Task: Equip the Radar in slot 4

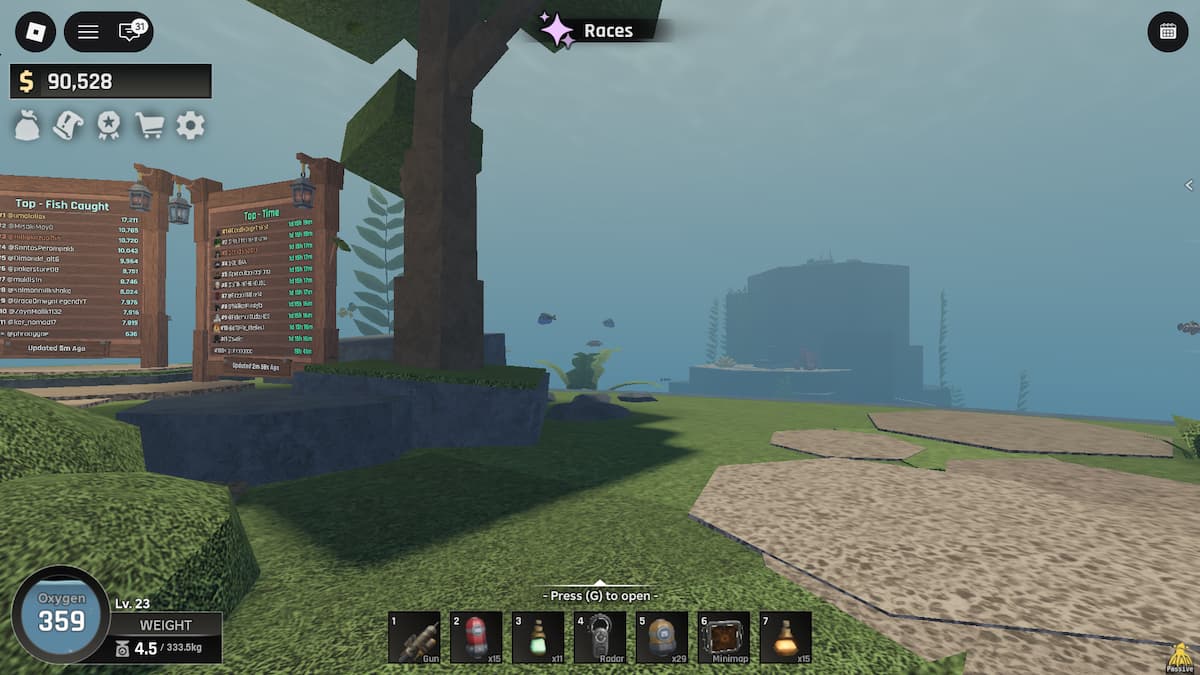Action: [600, 638]
